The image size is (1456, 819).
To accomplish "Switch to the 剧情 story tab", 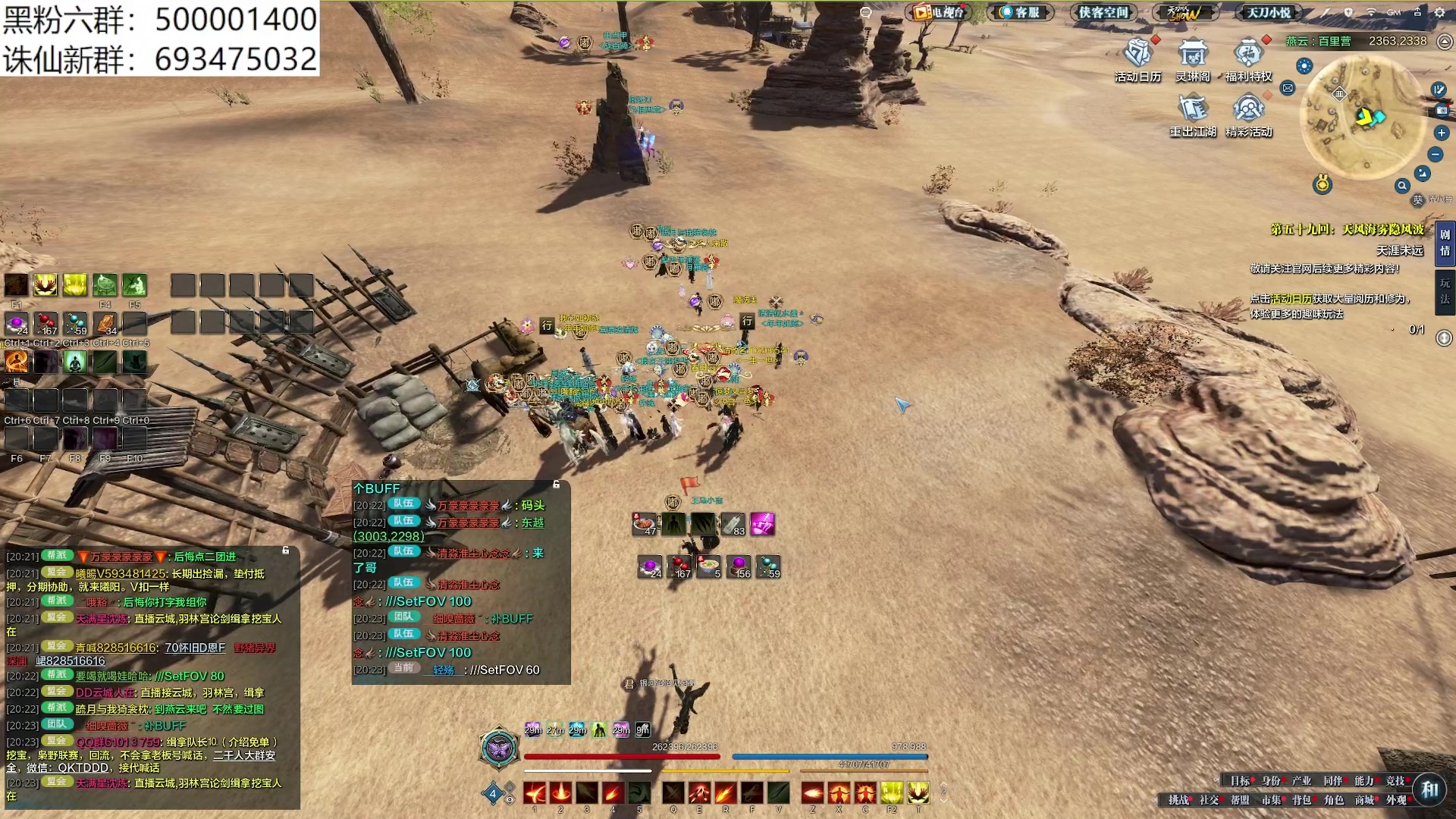I will click(x=1445, y=243).
